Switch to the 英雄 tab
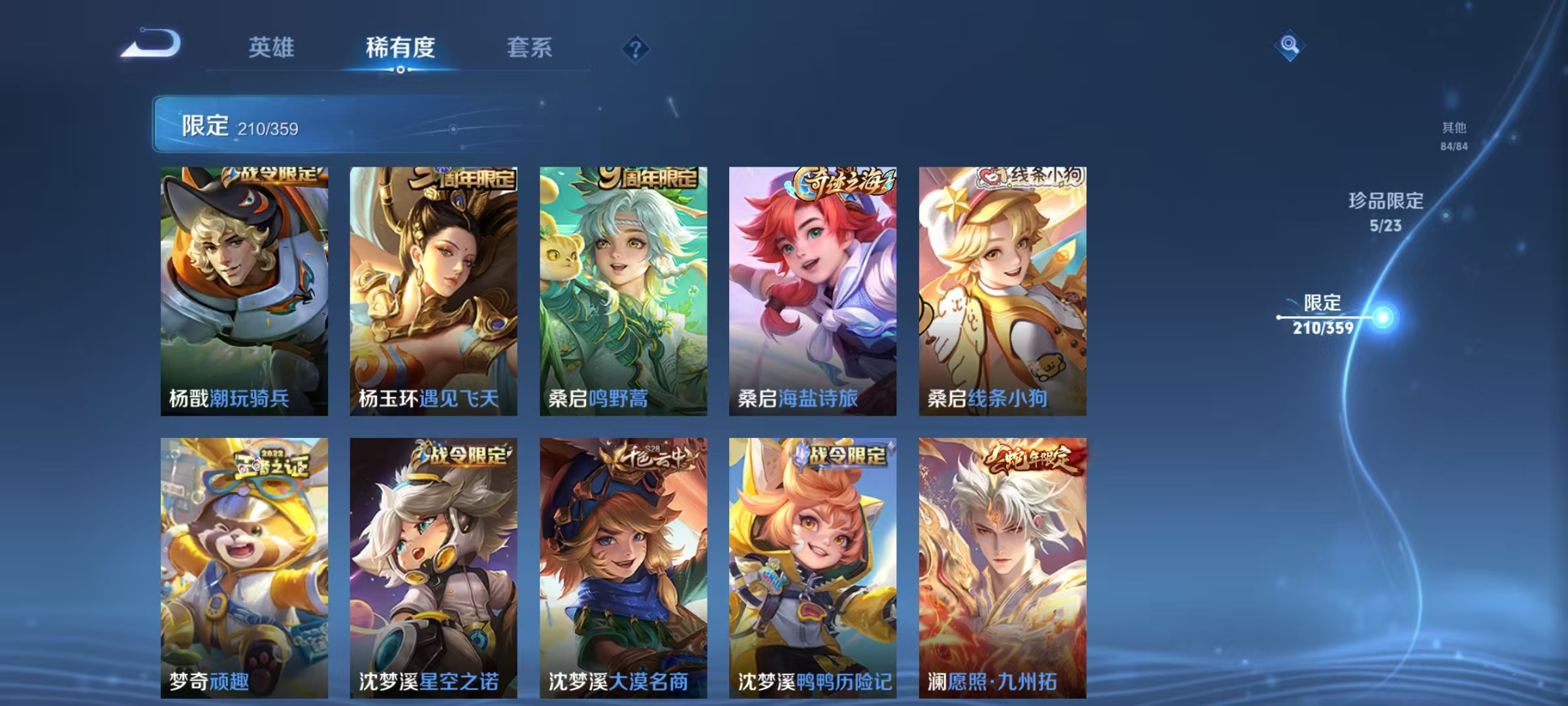1568x706 pixels. click(272, 48)
